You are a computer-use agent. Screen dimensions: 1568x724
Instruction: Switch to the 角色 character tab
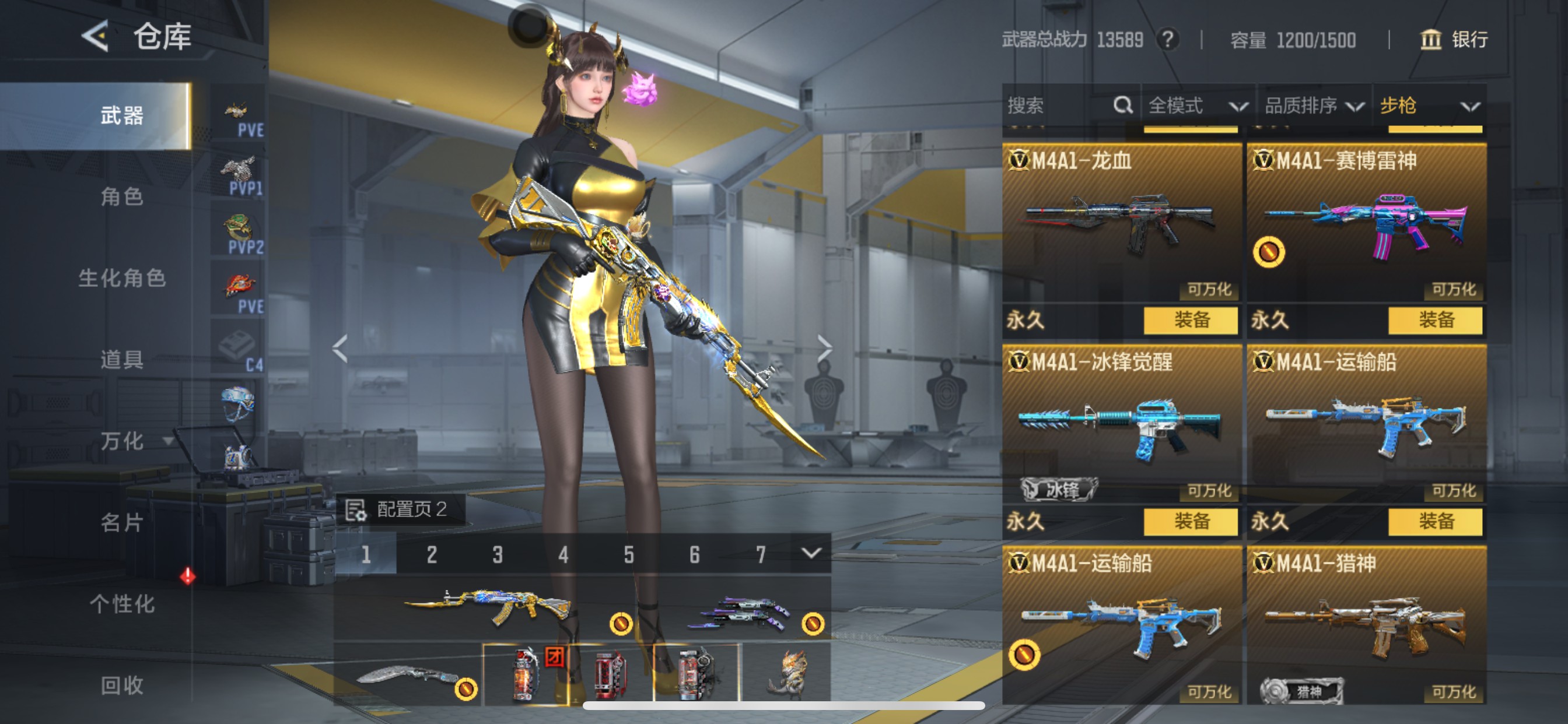[122, 196]
